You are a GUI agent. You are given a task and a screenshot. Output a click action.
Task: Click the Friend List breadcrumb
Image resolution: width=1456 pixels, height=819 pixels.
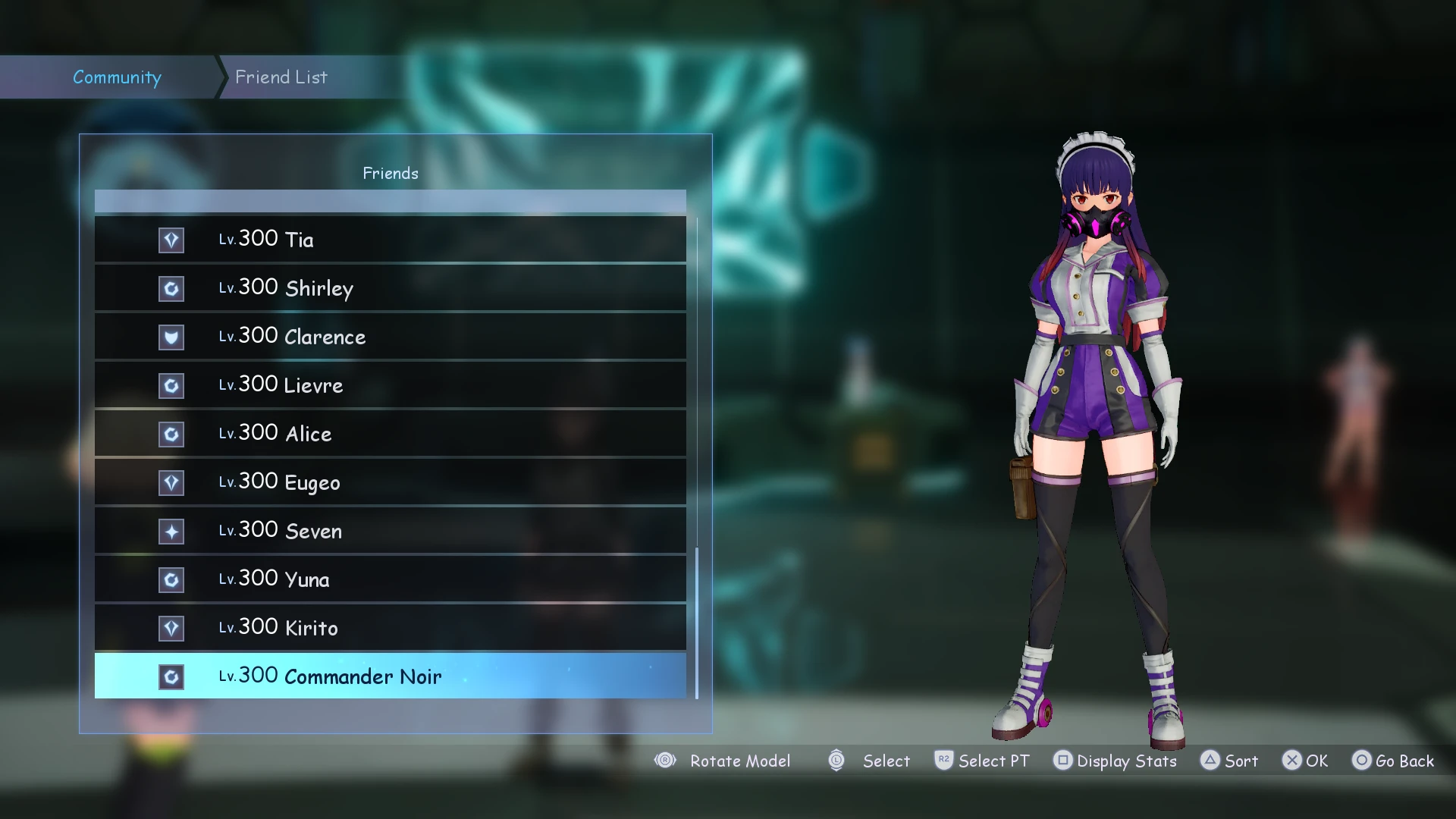[x=281, y=77]
